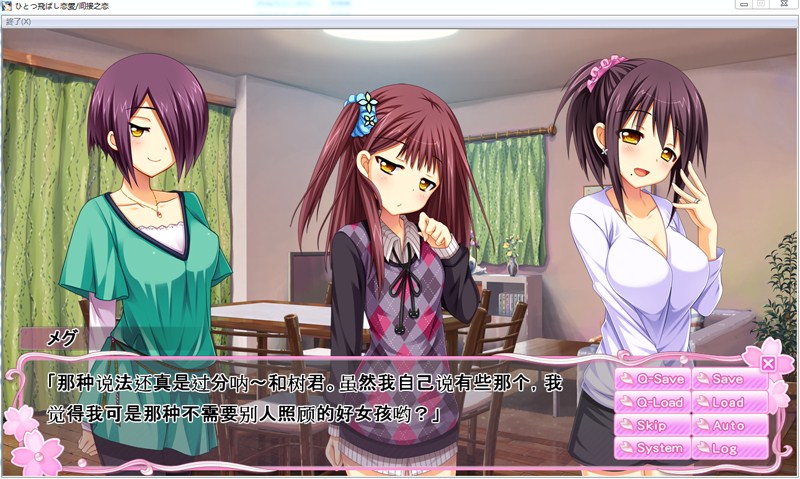Click the 終了(X) menu in the menu bar
The height and width of the screenshot is (479, 800).
click(20, 22)
